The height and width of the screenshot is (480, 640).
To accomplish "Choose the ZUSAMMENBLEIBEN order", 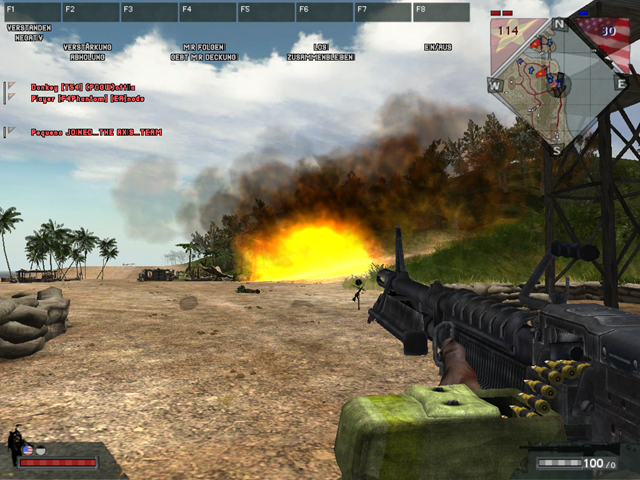I will click(x=320, y=56).
